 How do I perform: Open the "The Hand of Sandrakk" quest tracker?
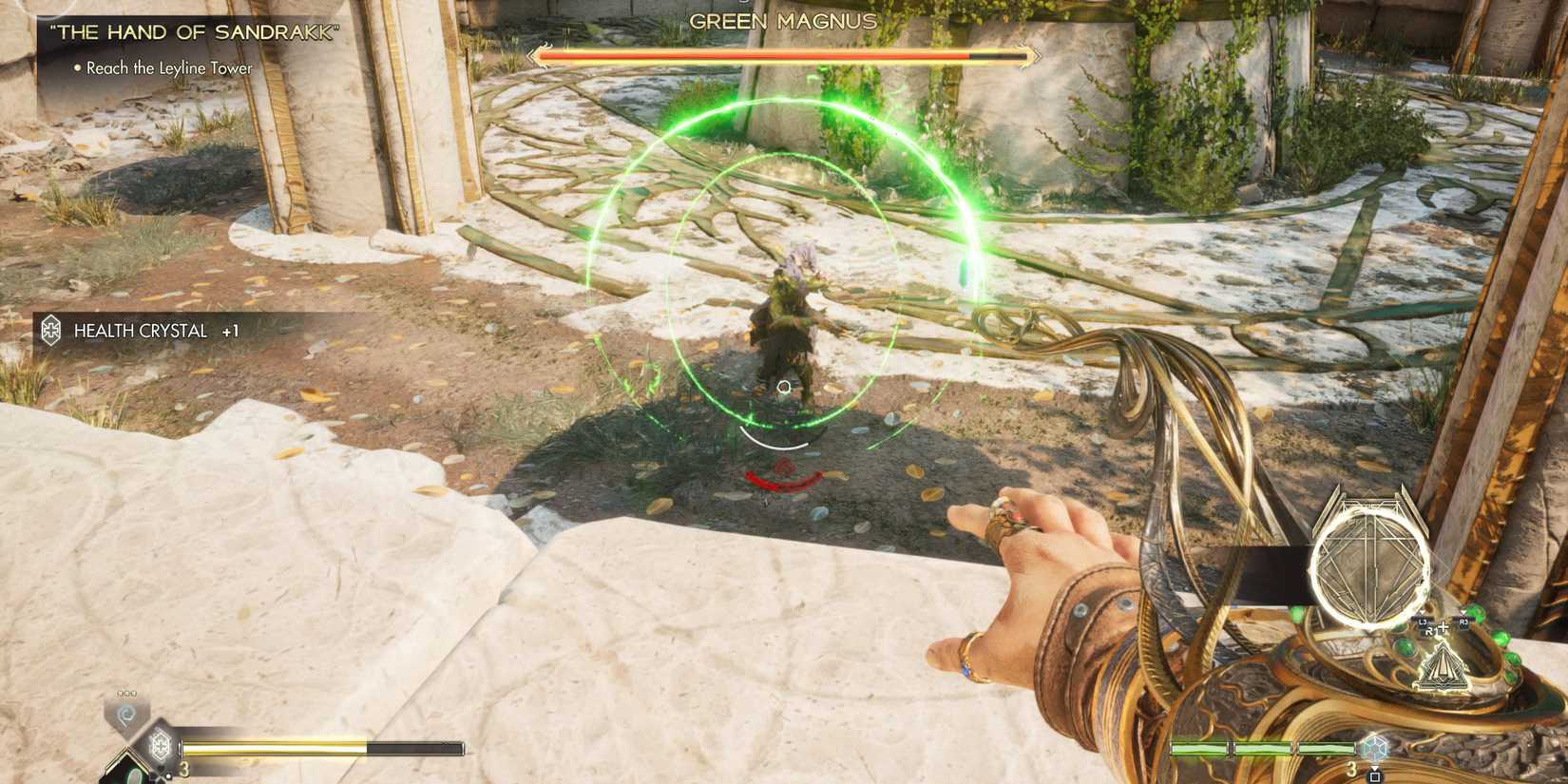click(194, 32)
